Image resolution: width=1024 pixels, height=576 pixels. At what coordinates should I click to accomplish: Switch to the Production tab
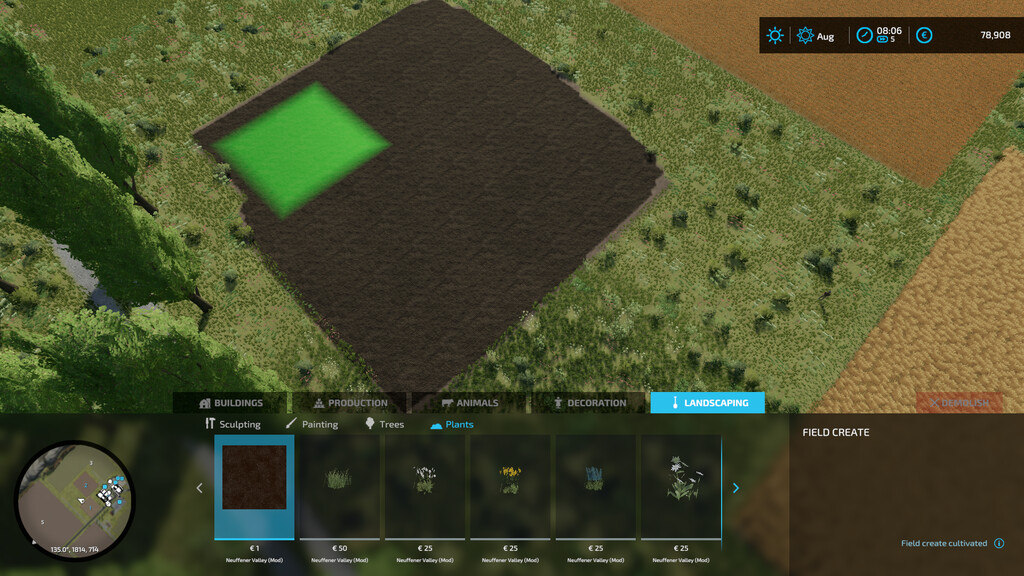point(350,403)
